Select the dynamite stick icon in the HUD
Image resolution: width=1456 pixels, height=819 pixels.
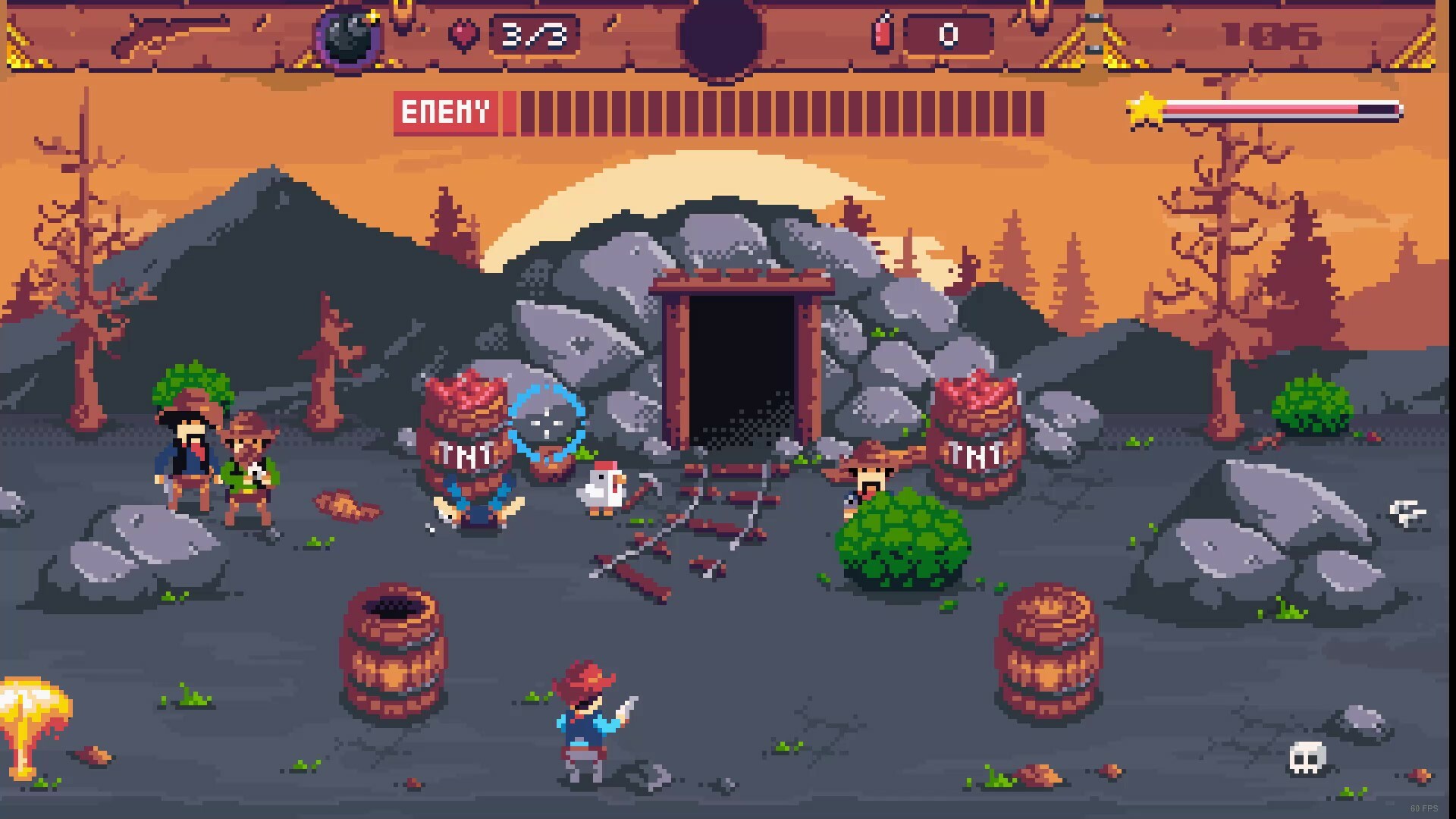(882, 32)
